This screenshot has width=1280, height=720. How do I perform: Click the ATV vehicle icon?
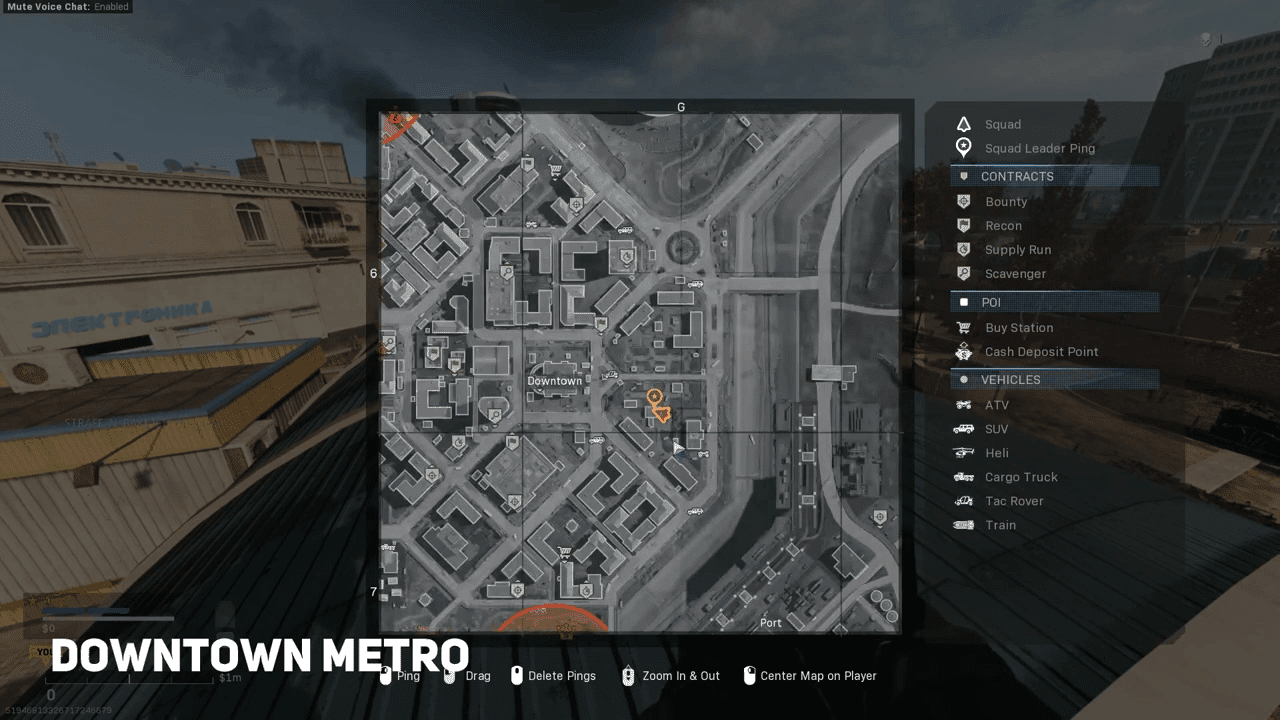pyautogui.click(x=962, y=404)
